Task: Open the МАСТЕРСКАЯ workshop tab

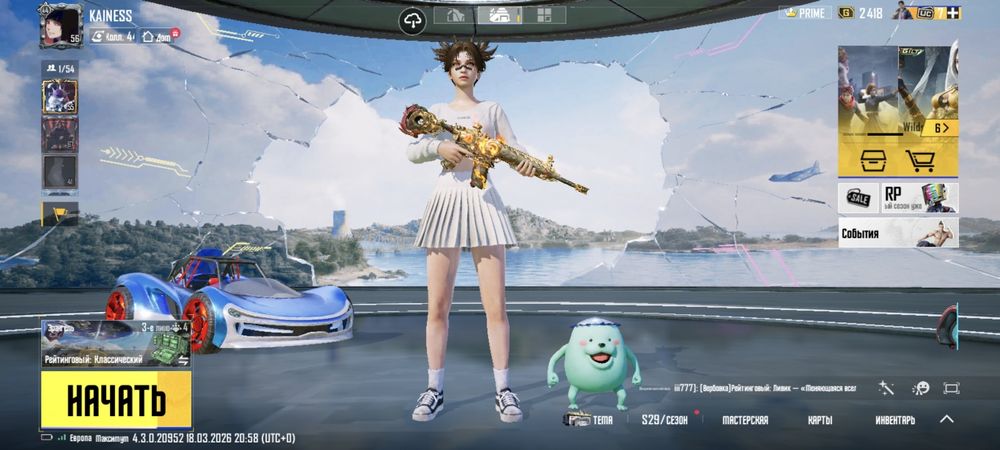Action: pyautogui.click(x=745, y=420)
